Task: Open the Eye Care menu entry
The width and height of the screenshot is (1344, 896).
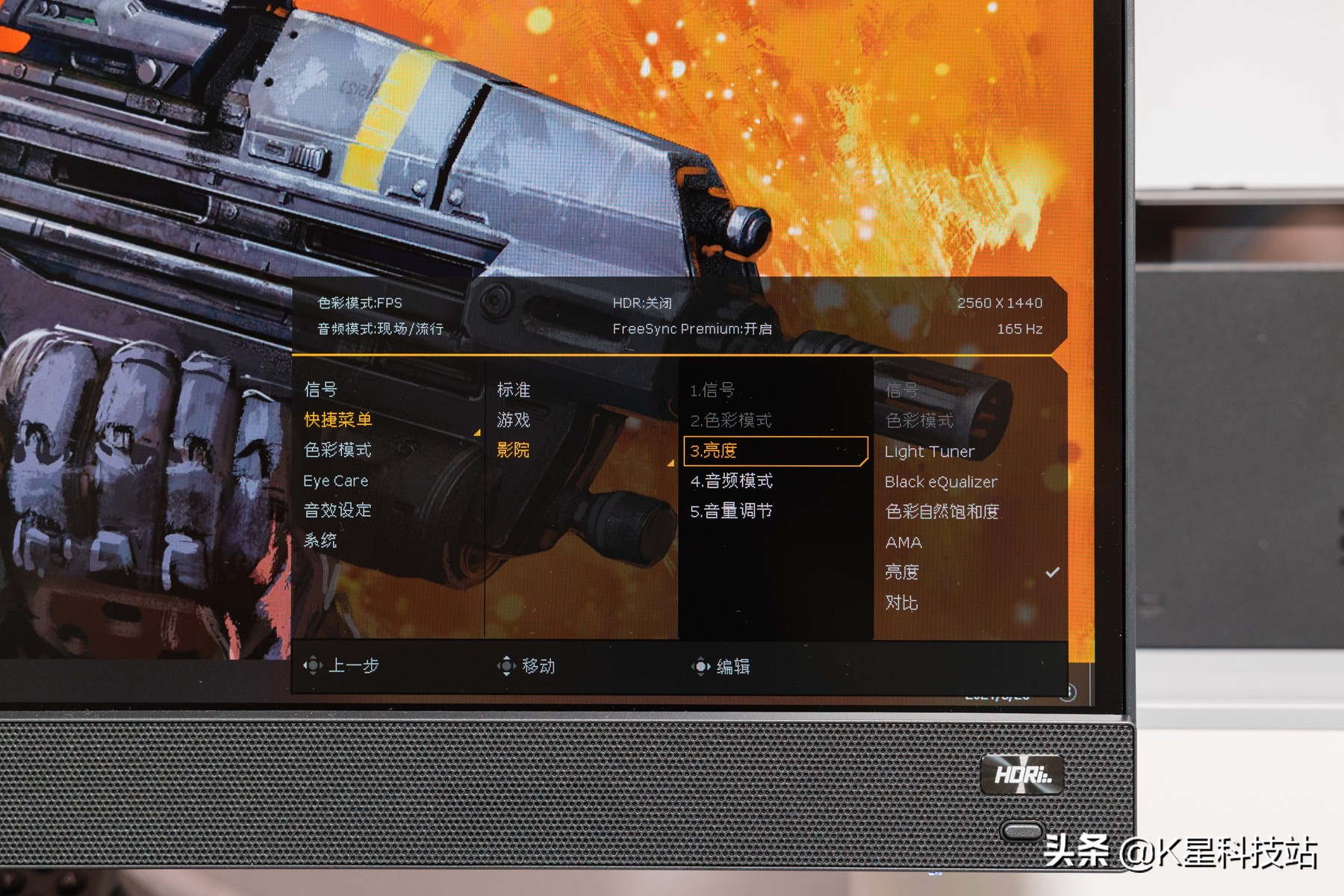Action: tap(335, 481)
